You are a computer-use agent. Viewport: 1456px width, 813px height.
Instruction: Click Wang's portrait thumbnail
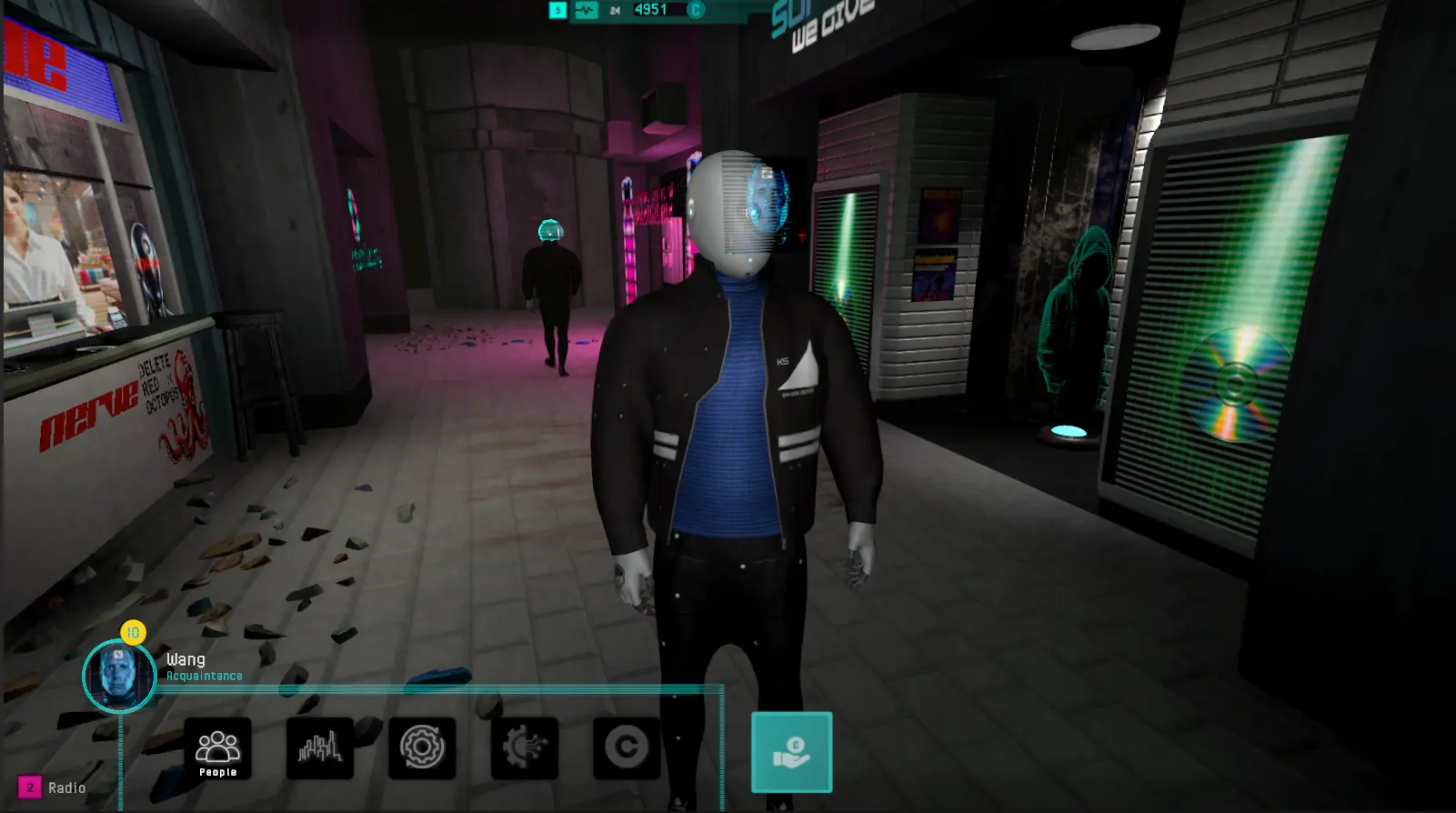(119, 677)
